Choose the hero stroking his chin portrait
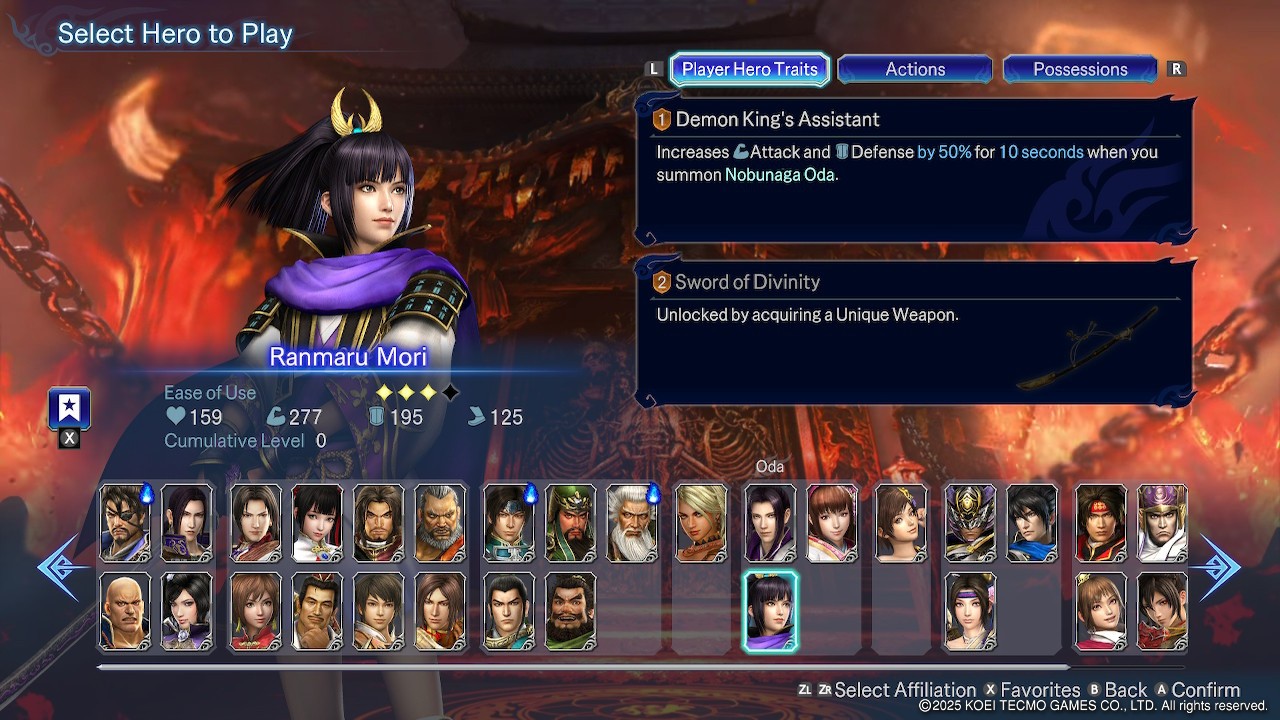The width and height of the screenshot is (1280, 720). pos(317,611)
